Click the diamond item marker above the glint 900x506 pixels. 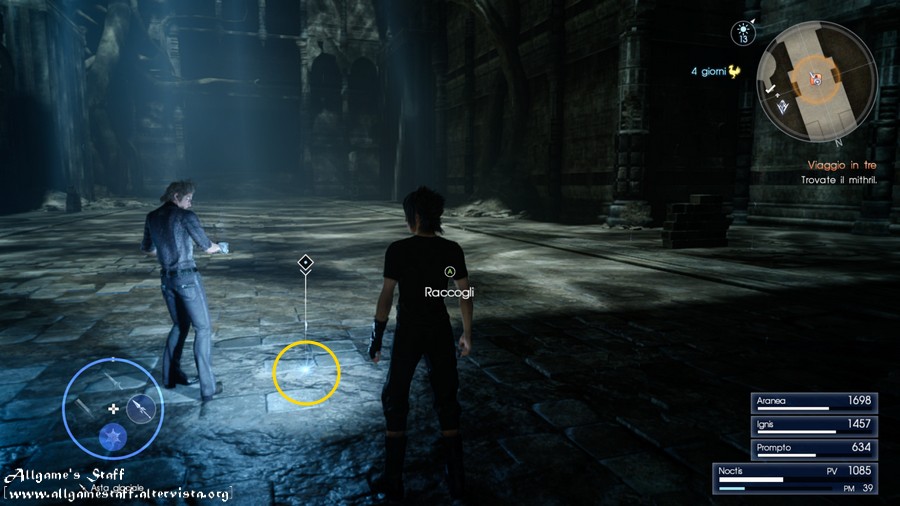306,263
